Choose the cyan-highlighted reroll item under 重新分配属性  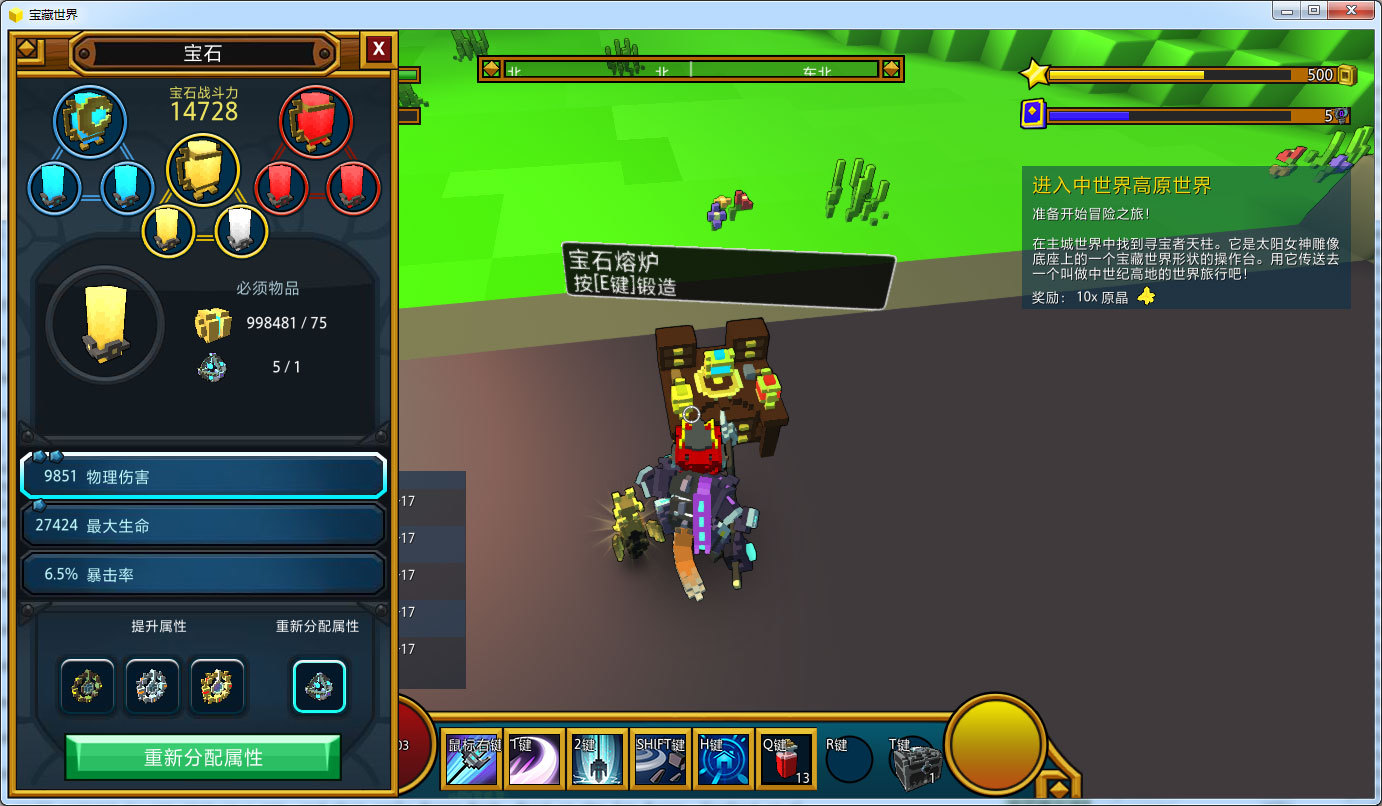click(x=319, y=686)
